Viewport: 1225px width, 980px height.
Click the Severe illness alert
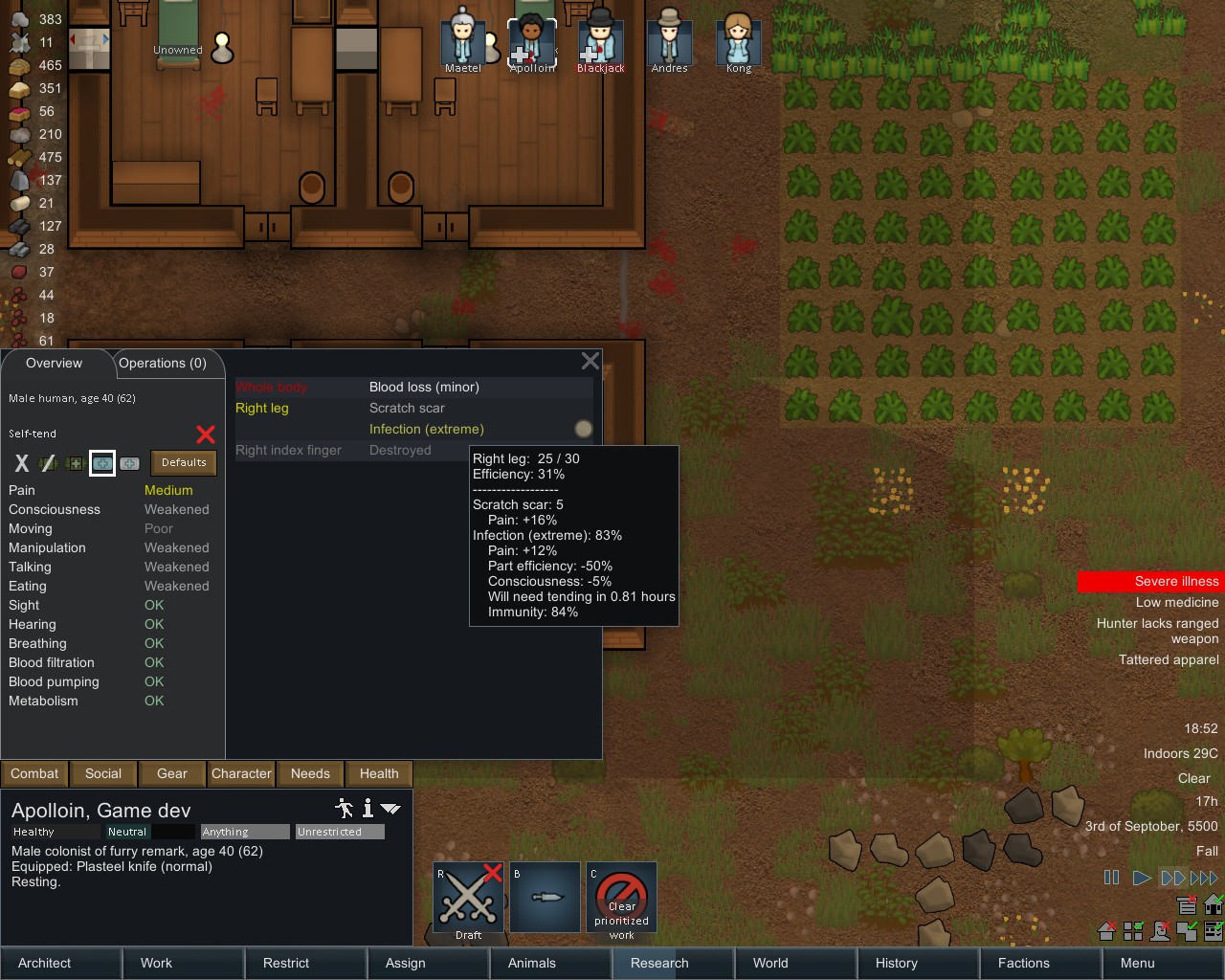coord(1150,581)
